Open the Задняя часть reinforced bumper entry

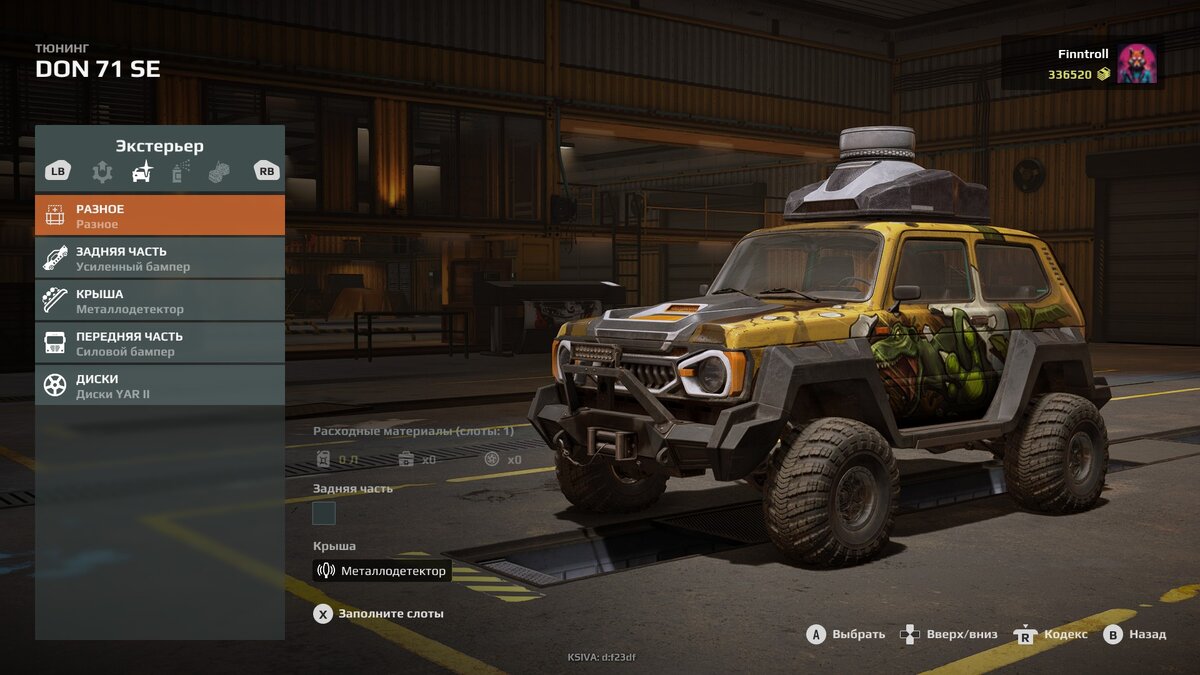click(160, 258)
